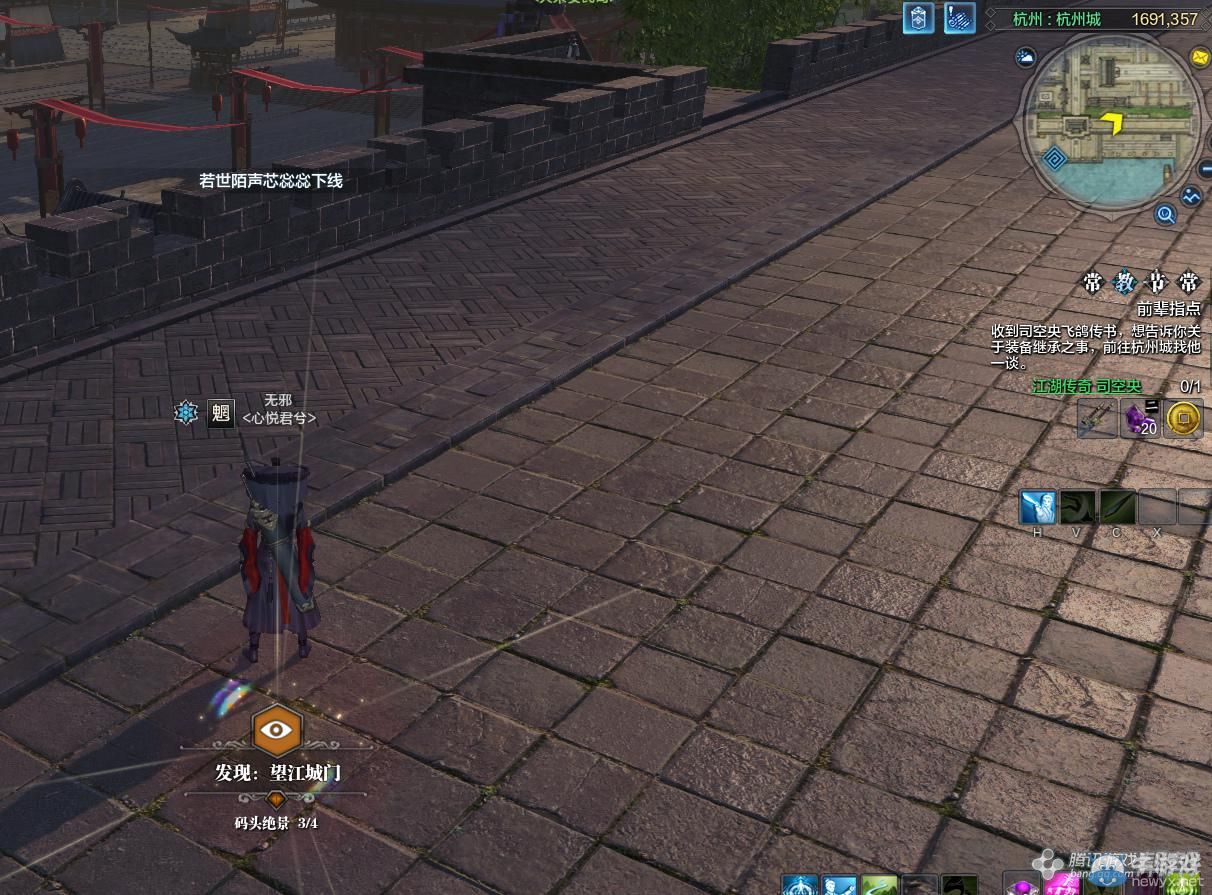
Task: Select the blue spiral marker on the minimap
Action: pos(1056,158)
